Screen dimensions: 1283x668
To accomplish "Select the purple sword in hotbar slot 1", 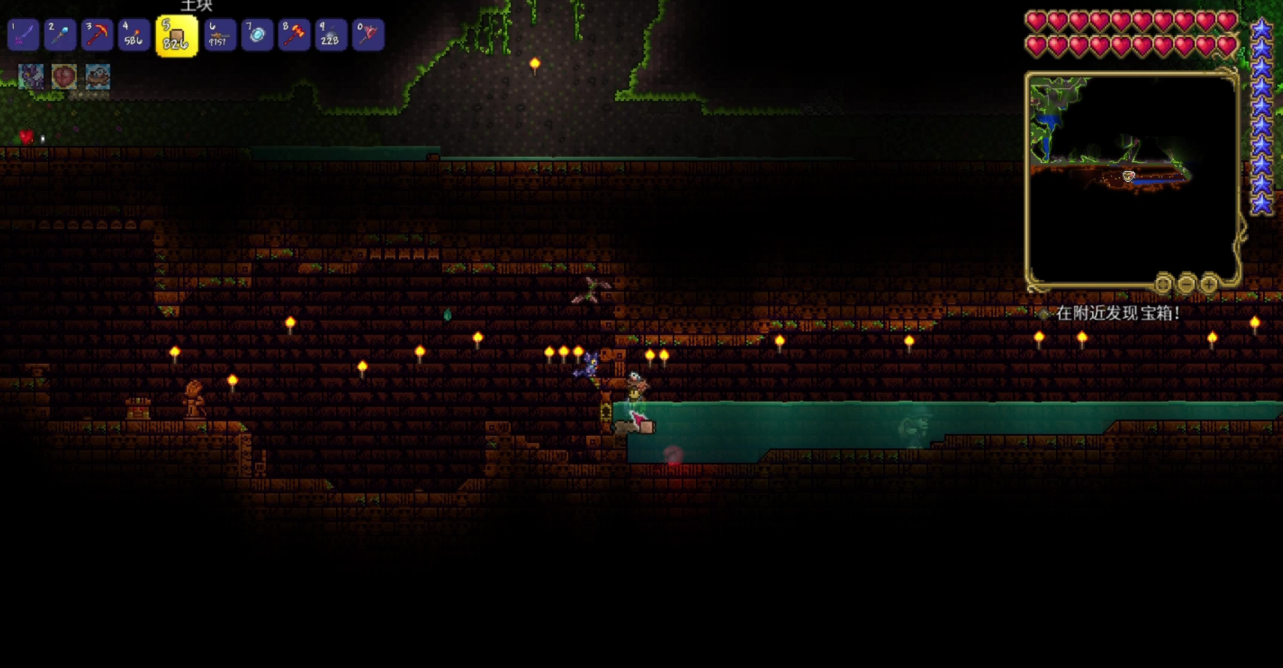I will [23, 35].
